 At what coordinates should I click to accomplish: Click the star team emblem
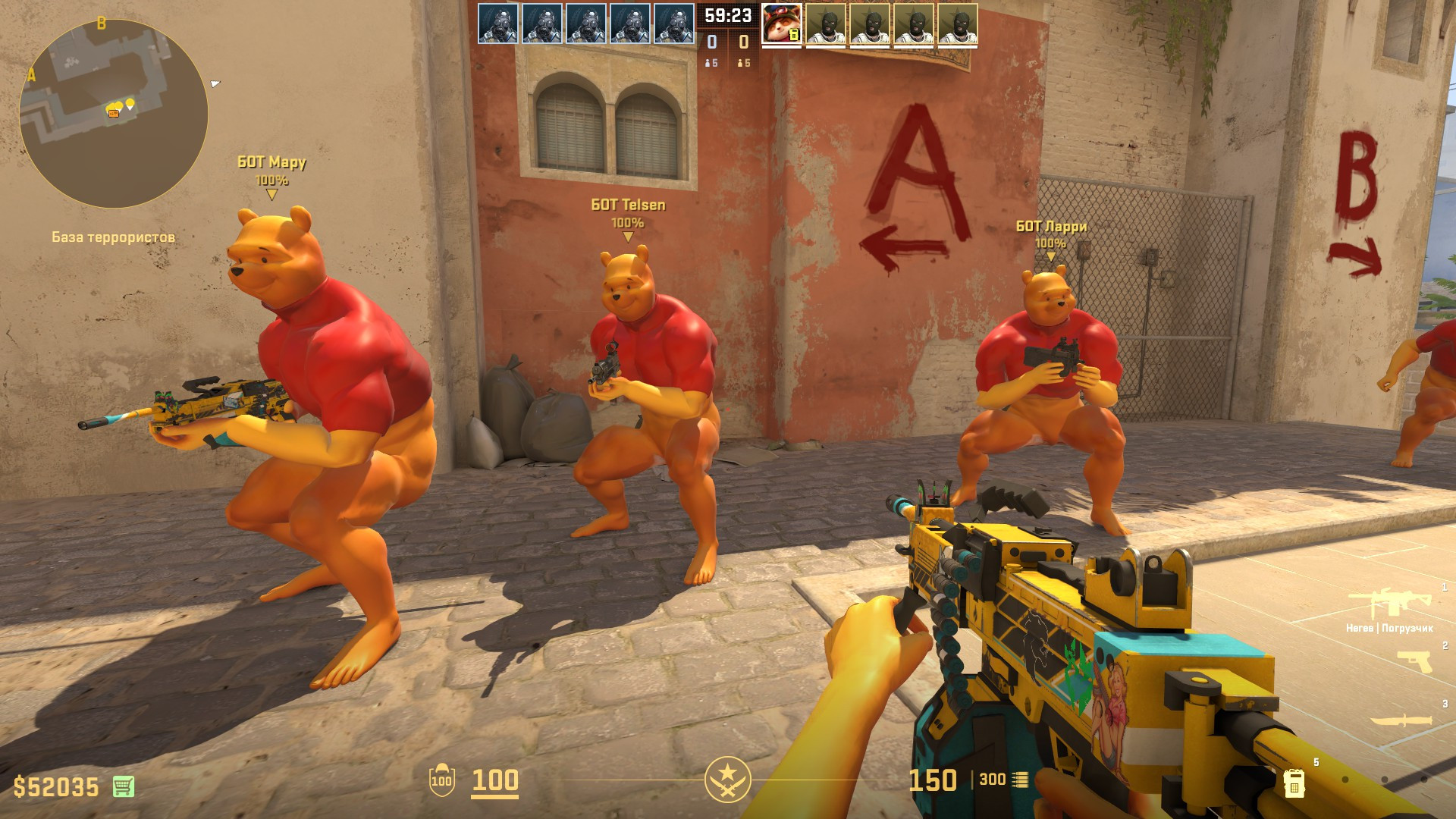[727, 779]
